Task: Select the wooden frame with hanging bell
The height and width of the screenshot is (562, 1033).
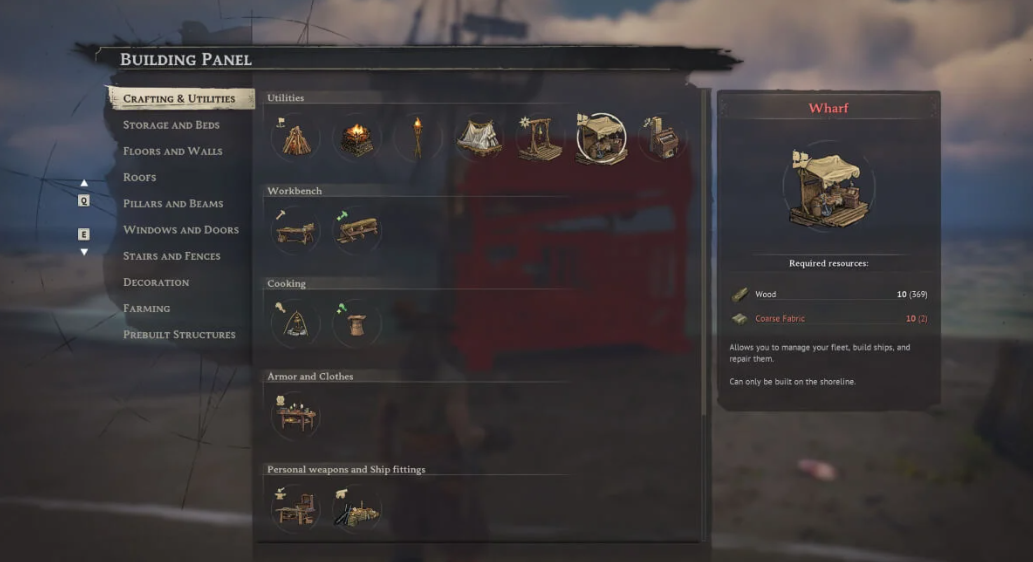Action: point(540,139)
